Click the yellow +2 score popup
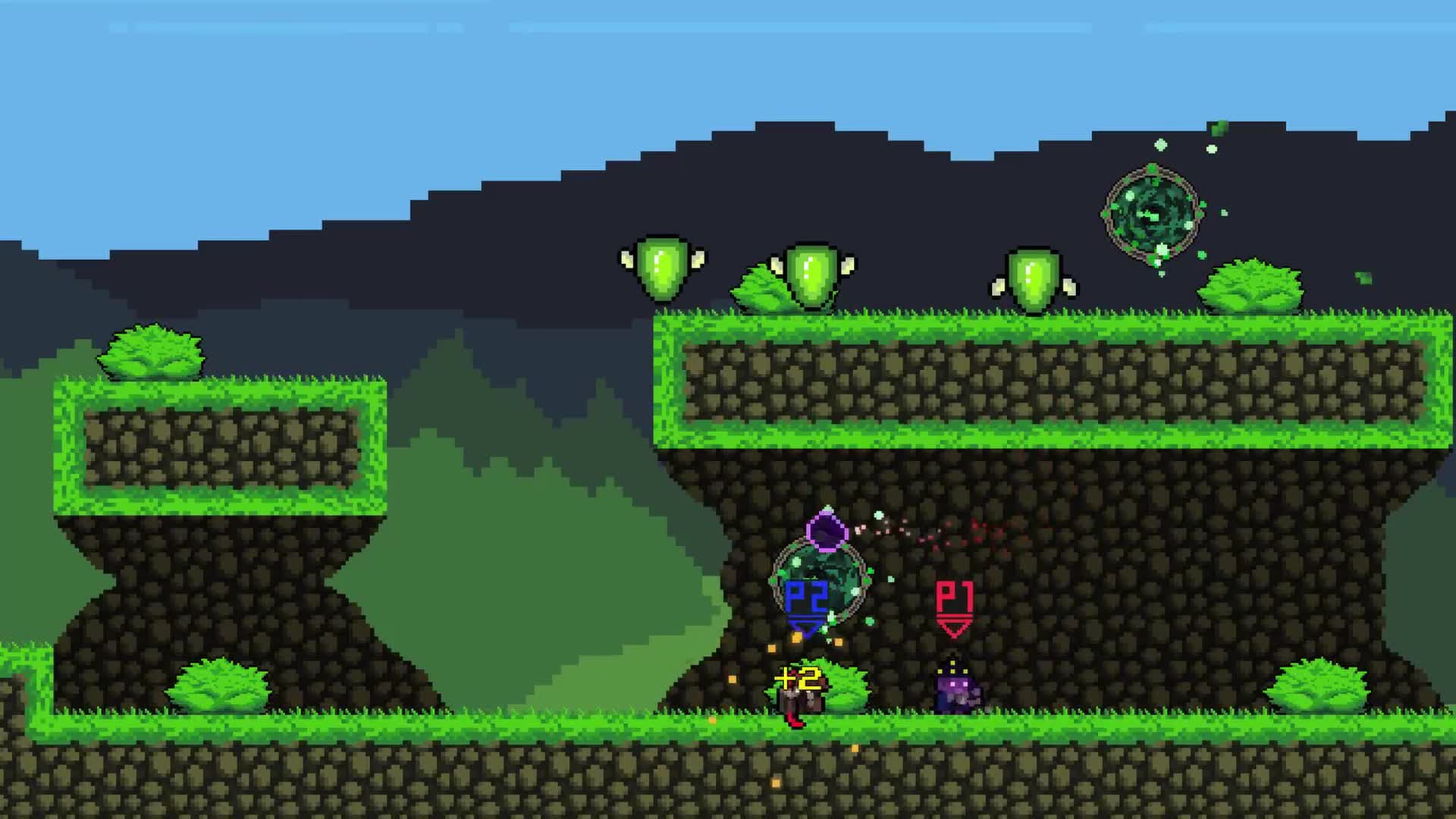 pyautogui.click(x=799, y=676)
